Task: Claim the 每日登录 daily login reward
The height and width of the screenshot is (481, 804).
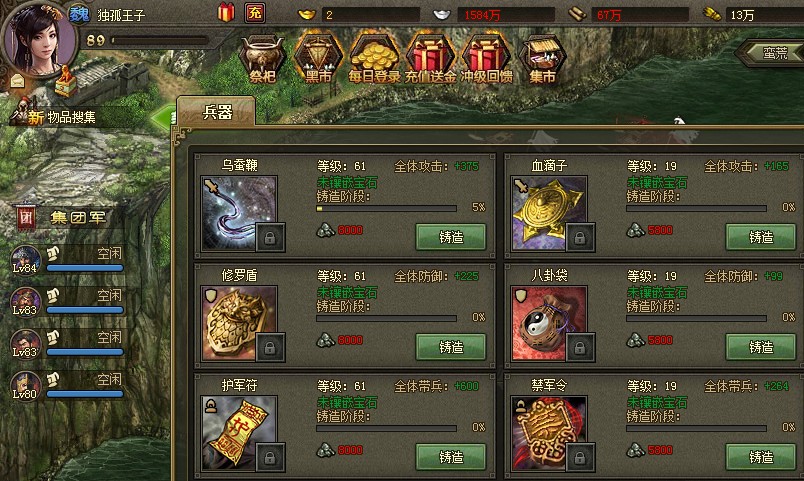Action: point(374,58)
